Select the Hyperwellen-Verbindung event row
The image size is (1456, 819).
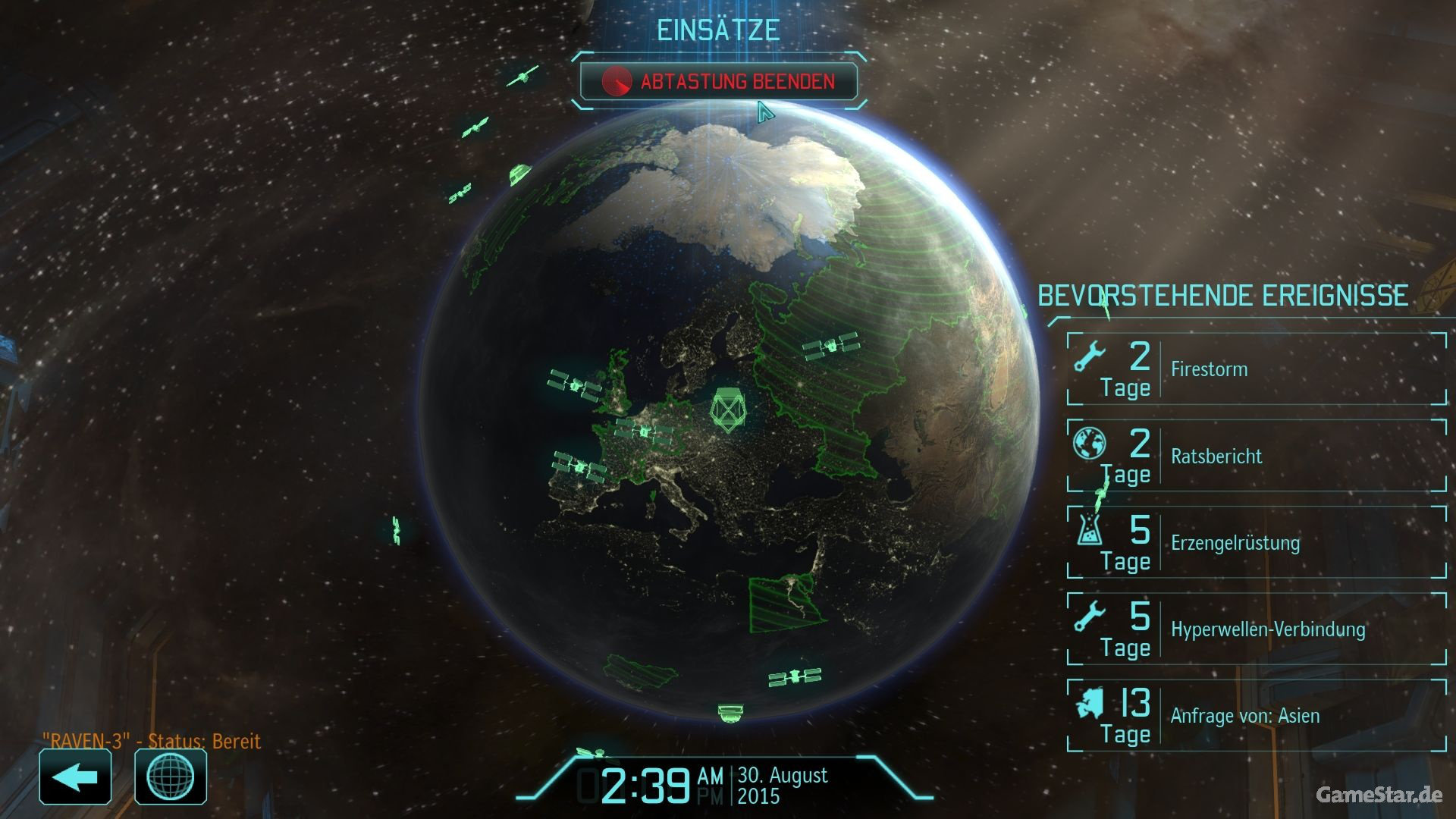(x=1256, y=629)
